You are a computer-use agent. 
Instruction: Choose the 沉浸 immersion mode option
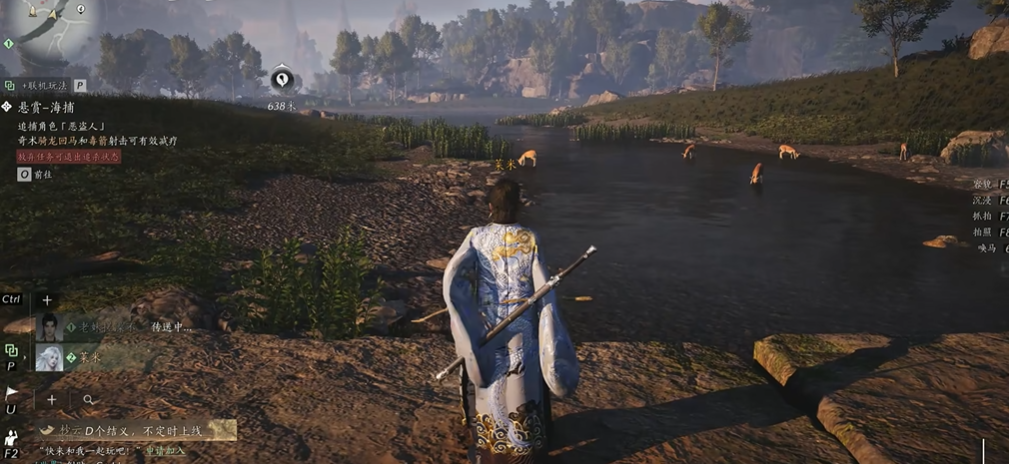984,200
